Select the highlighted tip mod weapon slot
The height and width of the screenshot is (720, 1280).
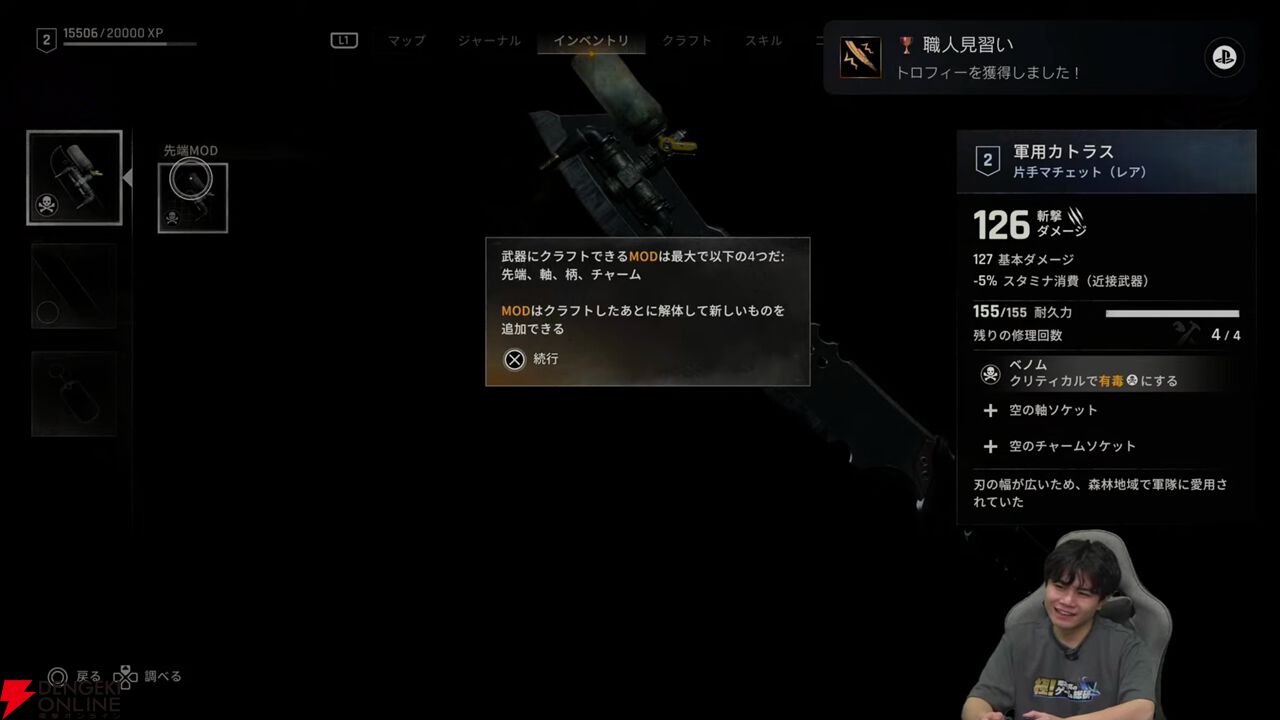coord(74,178)
